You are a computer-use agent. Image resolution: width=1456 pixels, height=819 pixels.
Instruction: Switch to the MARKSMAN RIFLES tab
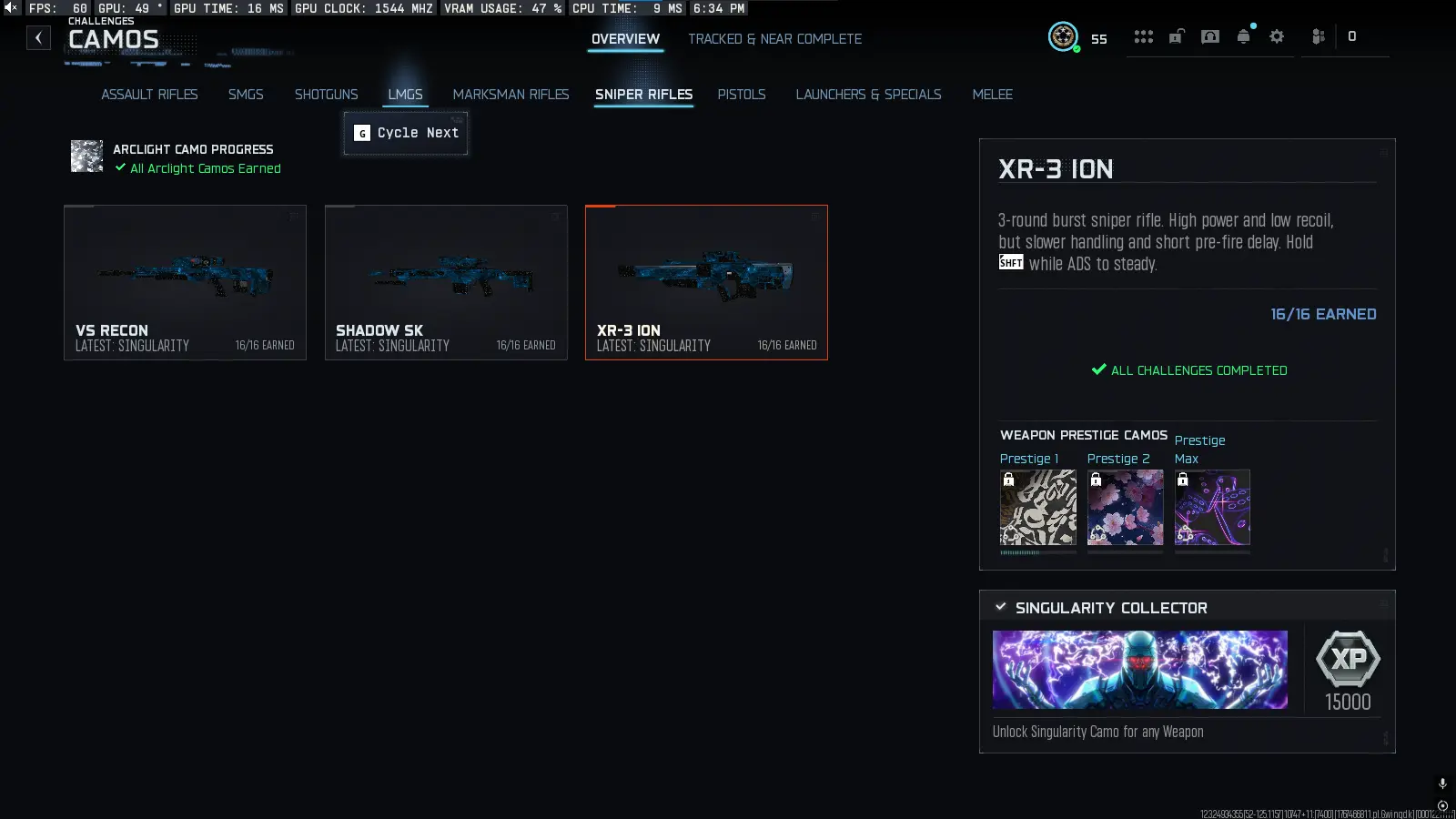(511, 94)
